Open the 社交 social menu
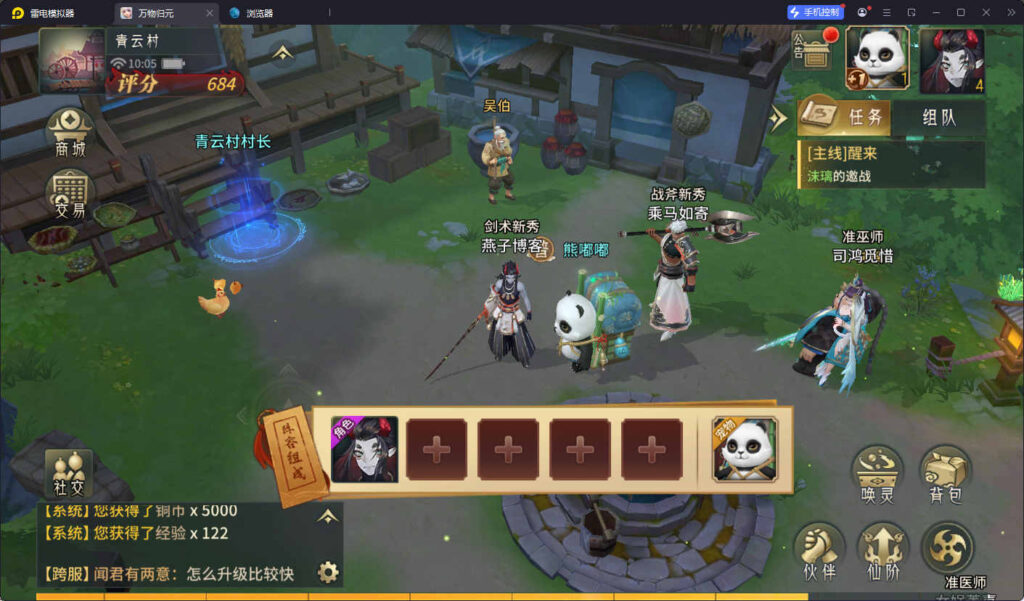 69,473
